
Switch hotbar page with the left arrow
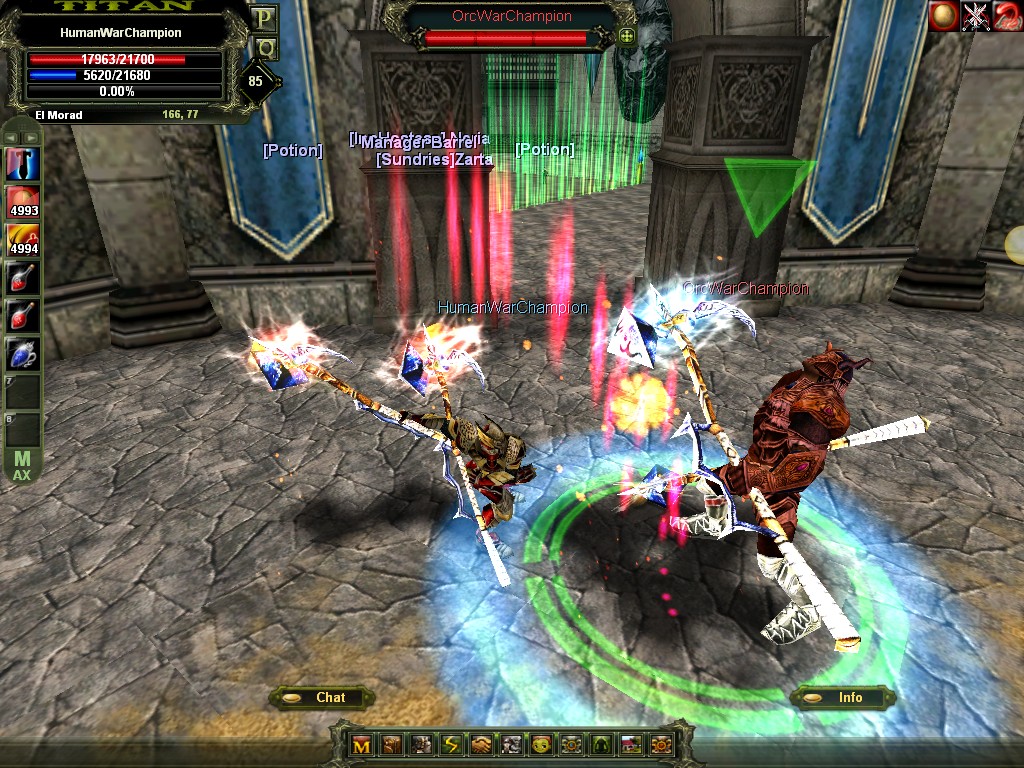(10, 137)
